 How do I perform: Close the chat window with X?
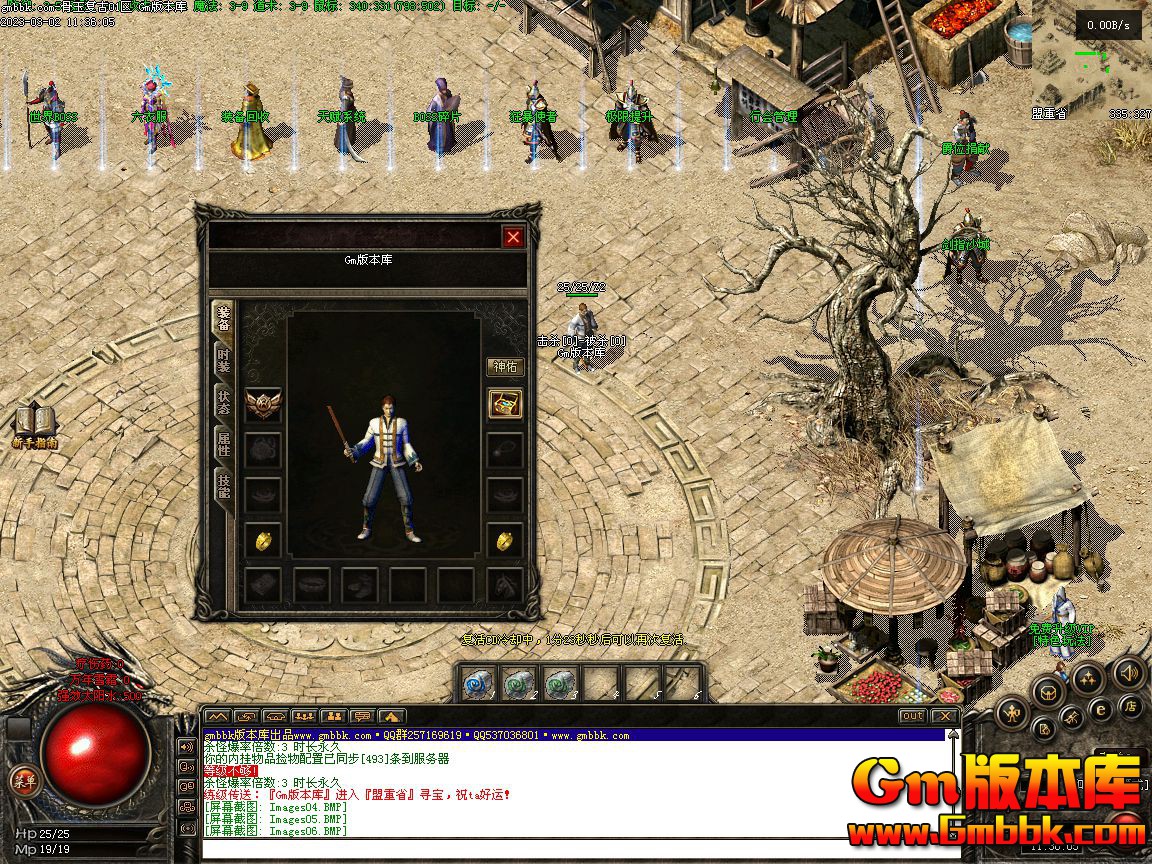coord(943,716)
